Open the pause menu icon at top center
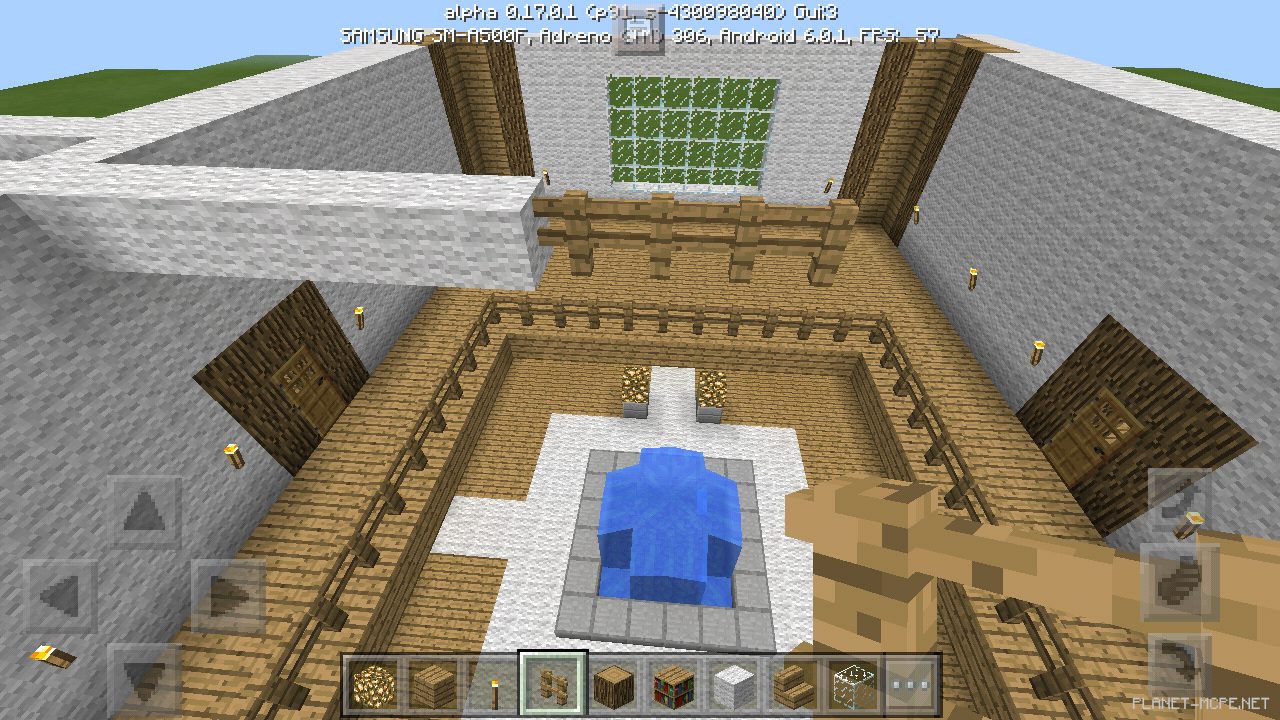This screenshot has height=720, width=1280. (x=640, y=30)
